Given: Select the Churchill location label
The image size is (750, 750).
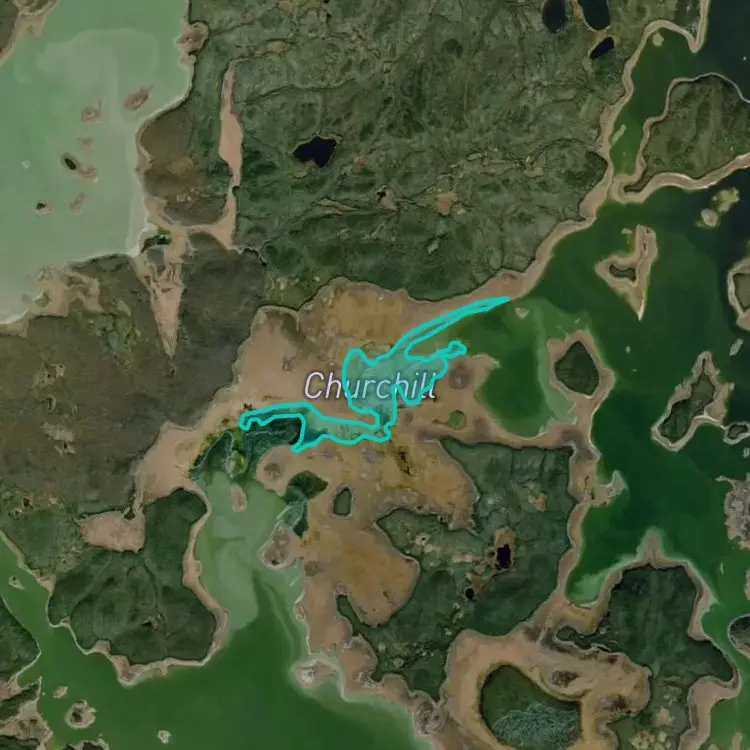Looking at the screenshot, I should tap(369, 386).
